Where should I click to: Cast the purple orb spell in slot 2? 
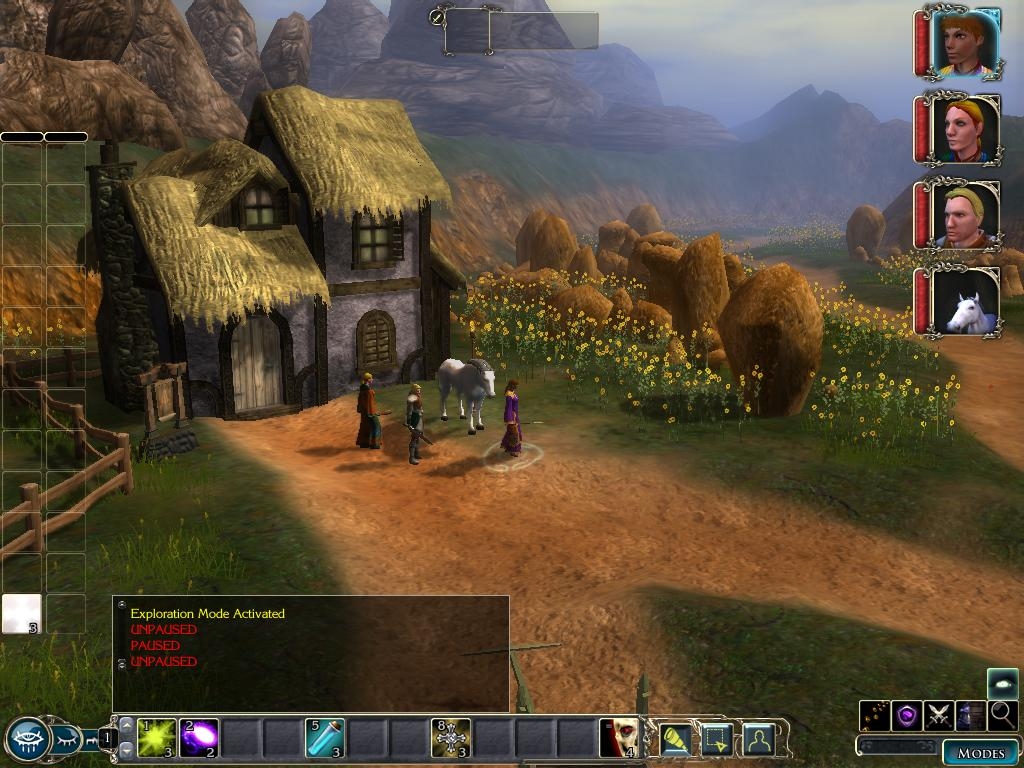click(199, 738)
